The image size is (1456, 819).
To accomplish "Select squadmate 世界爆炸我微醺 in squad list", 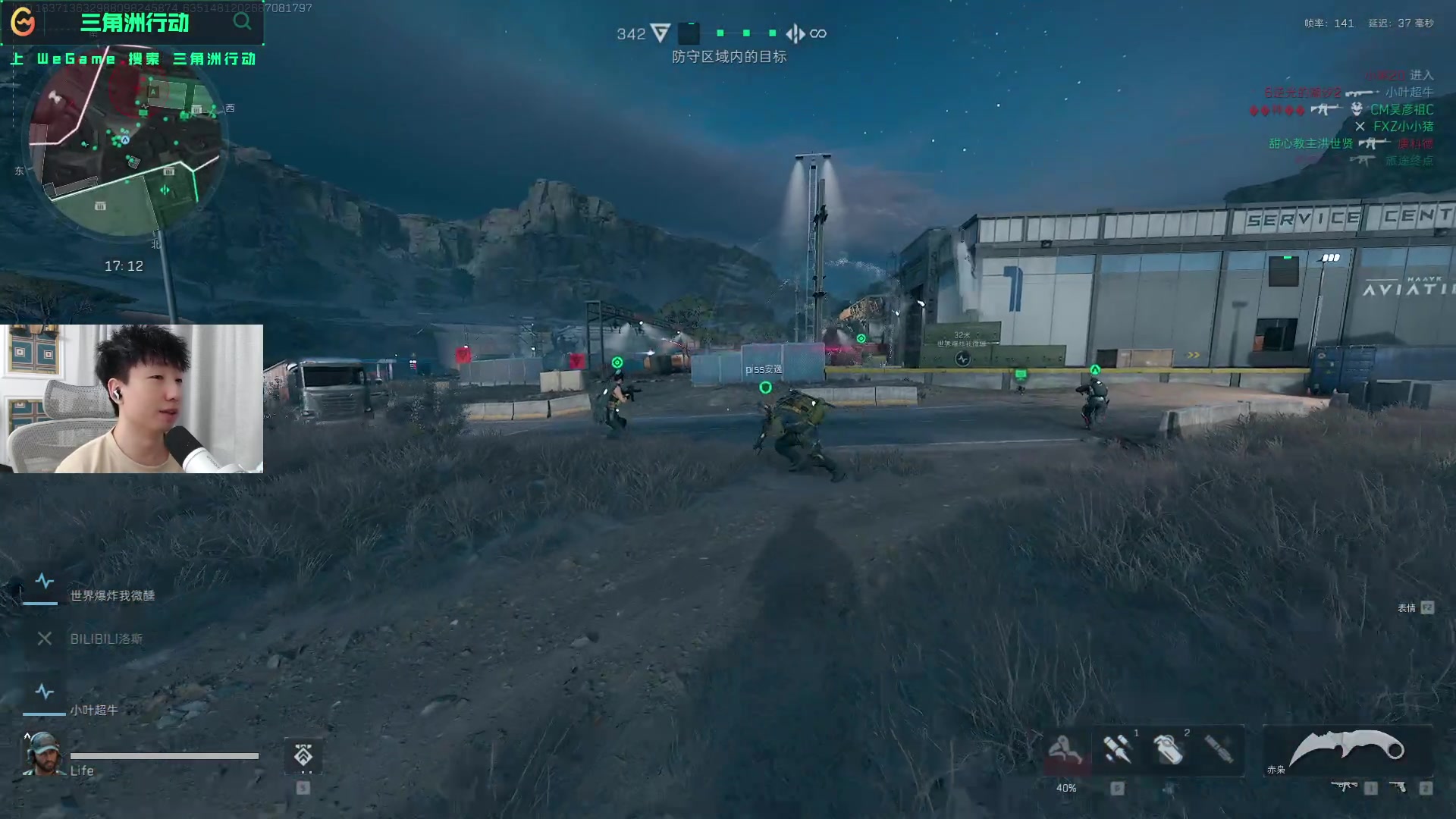I will [x=112, y=595].
